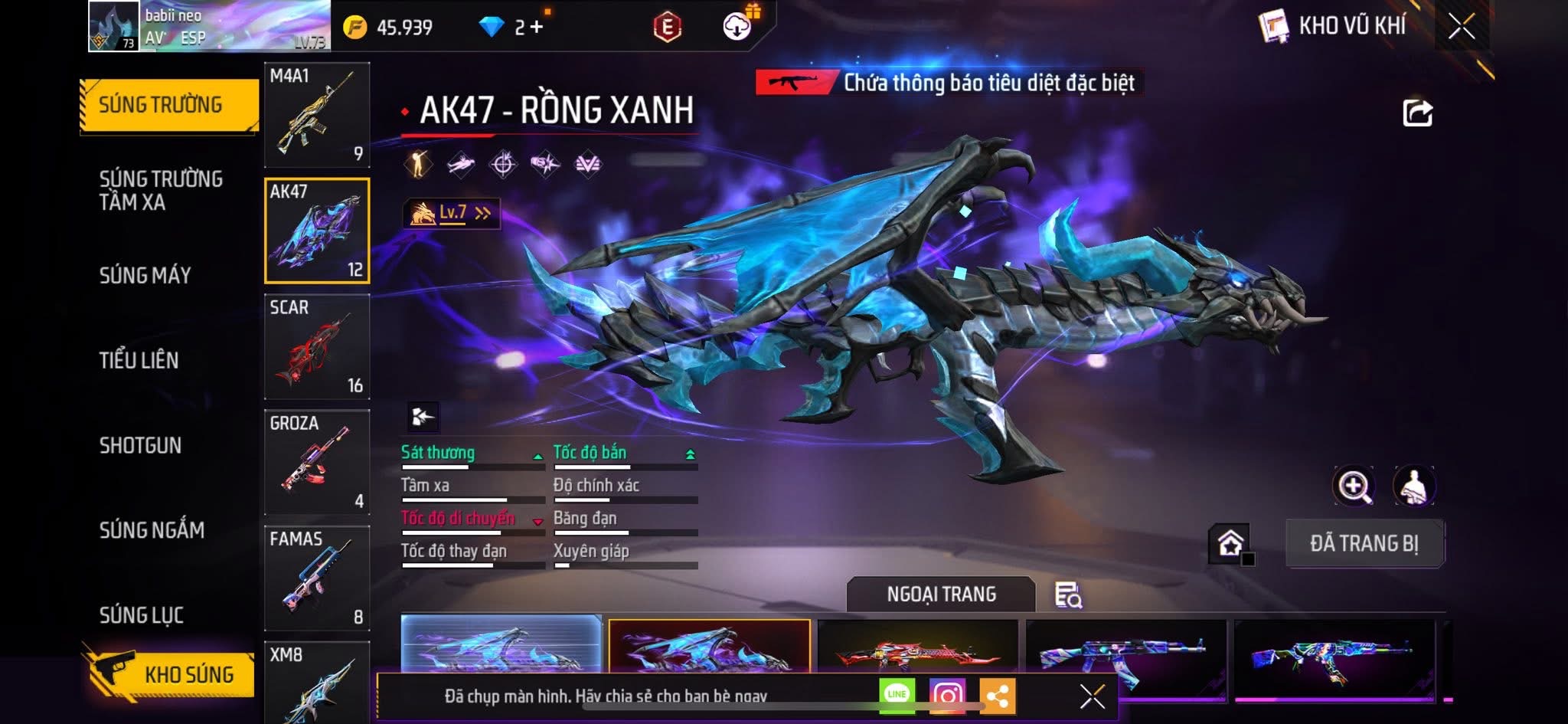1568x724 pixels.
Task: Click the share icon near the weapon title
Action: click(1417, 113)
